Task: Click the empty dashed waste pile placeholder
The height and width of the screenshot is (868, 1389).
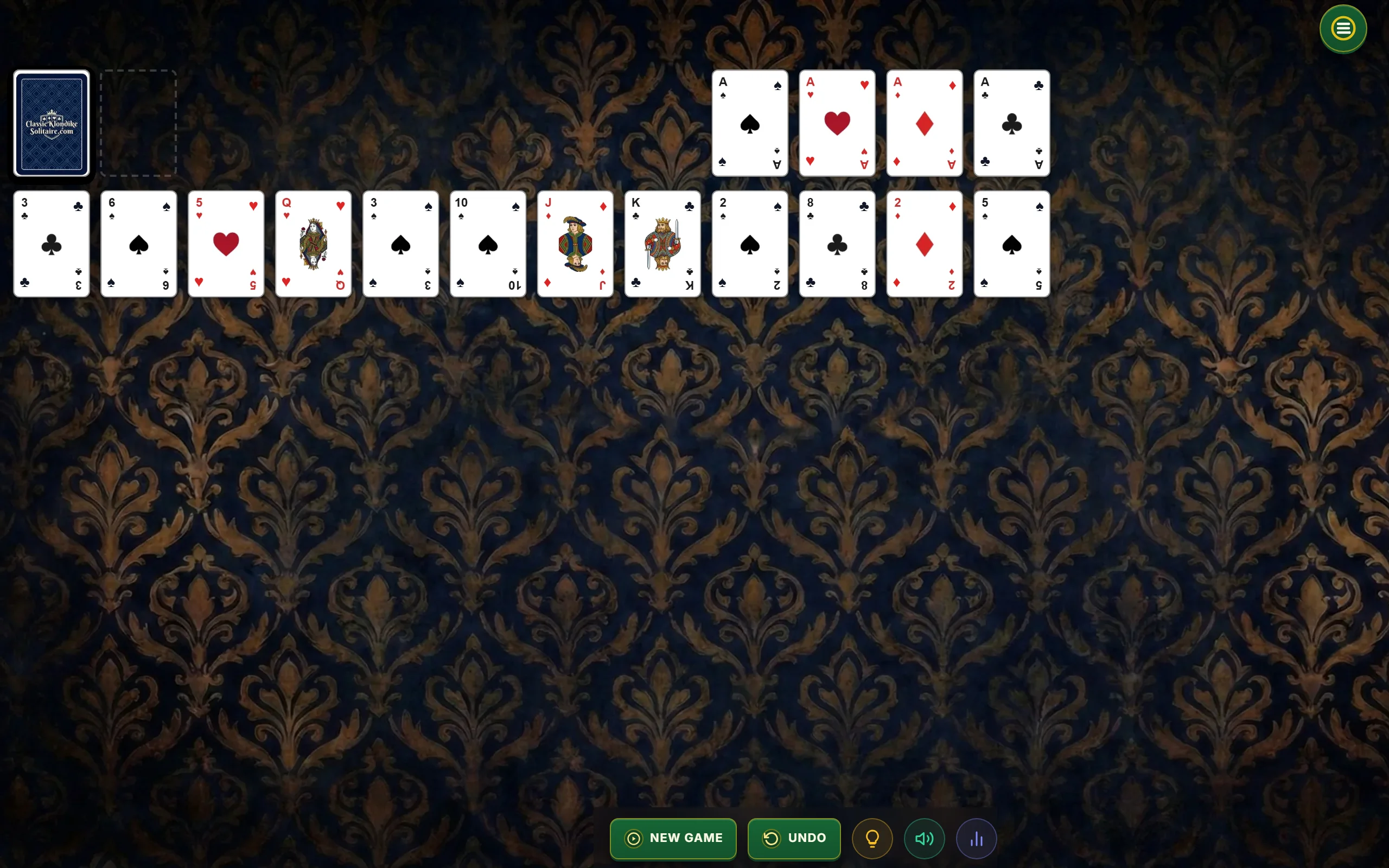Action: [138, 123]
